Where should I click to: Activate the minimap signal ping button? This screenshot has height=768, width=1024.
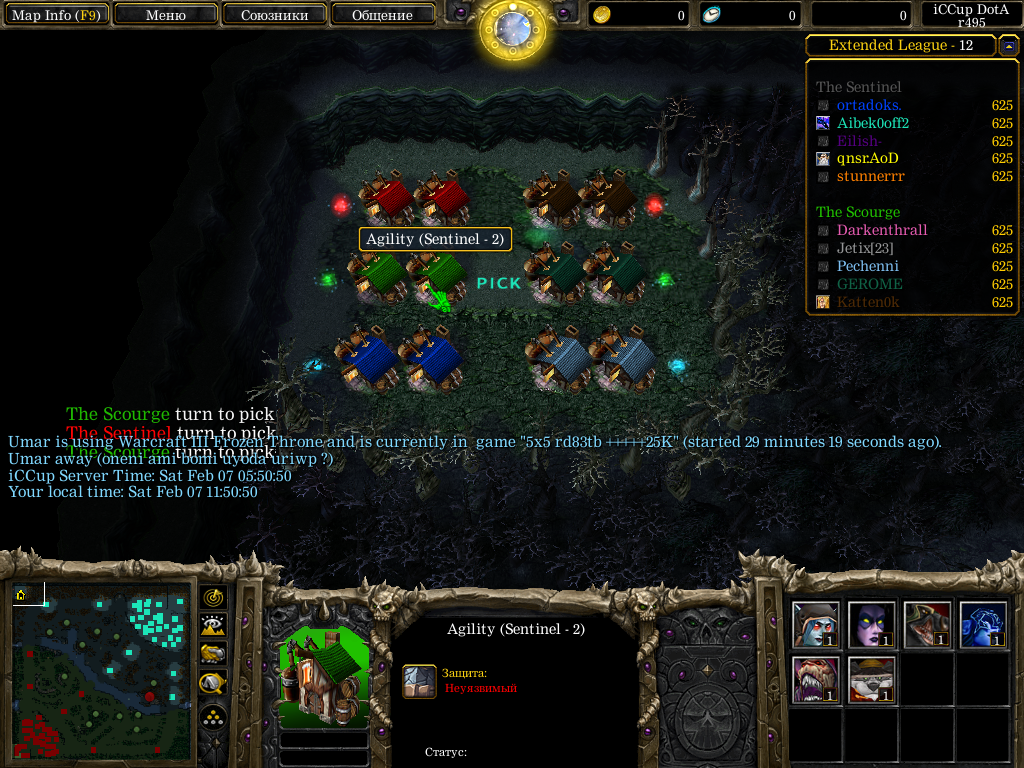(x=213, y=597)
